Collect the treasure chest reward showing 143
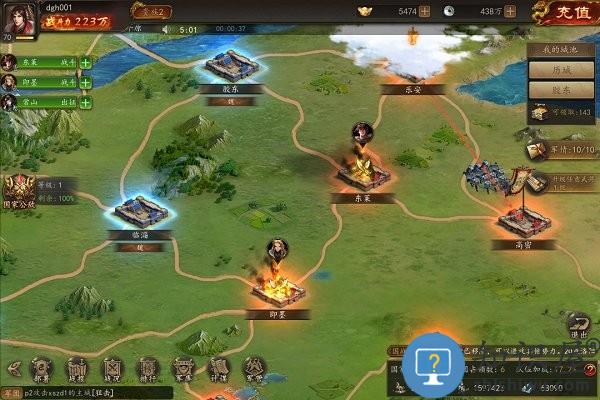Image resolution: width=600 pixels, height=400 pixels. tap(541, 114)
